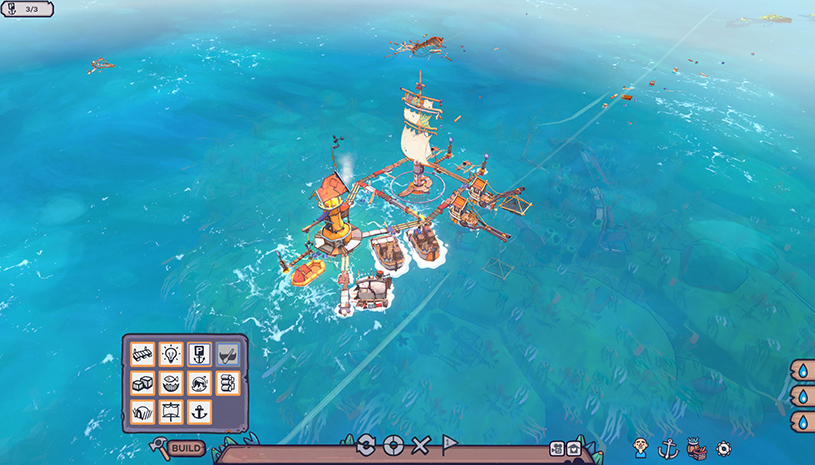Select the walkway build category
815x465 pixels.
(142, 355)
